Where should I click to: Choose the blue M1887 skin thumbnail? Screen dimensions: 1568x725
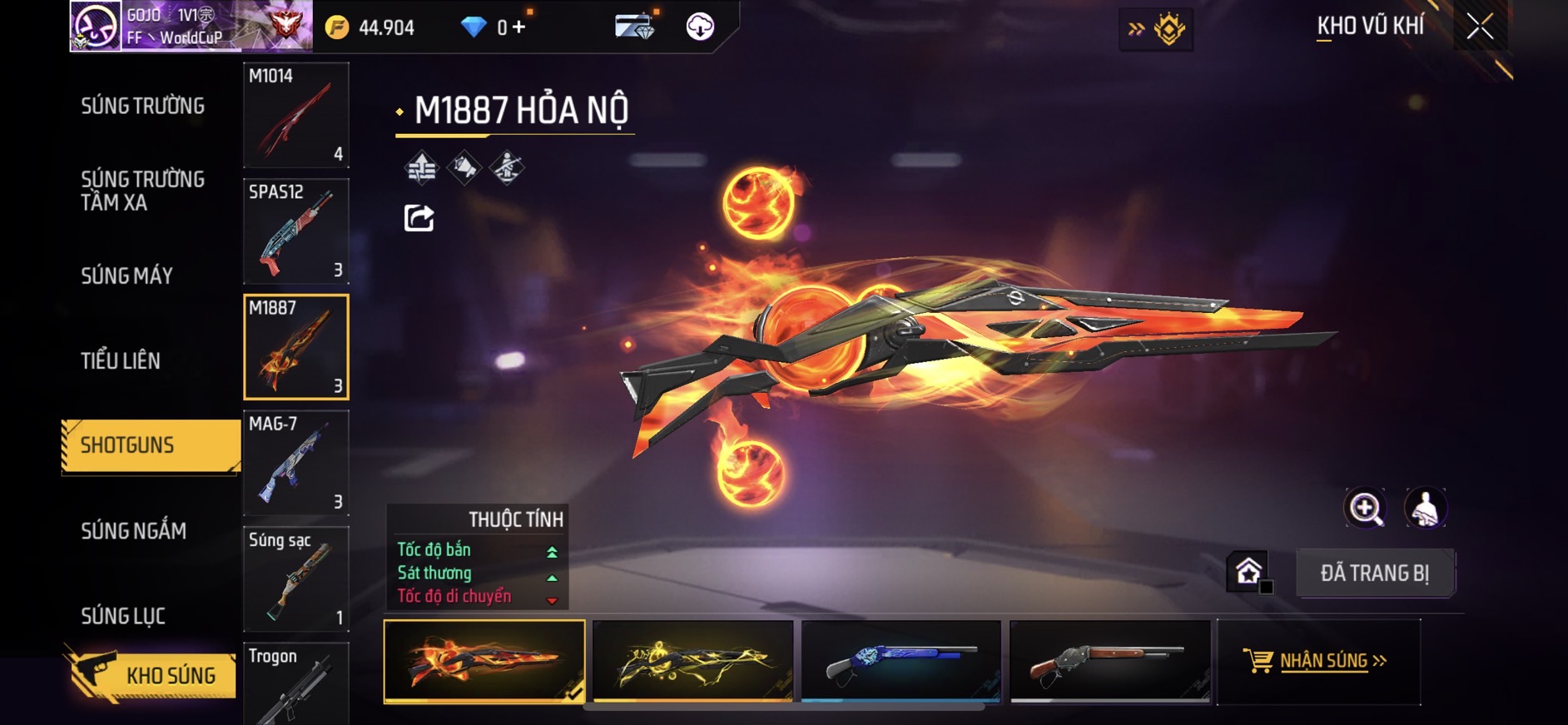901,661
